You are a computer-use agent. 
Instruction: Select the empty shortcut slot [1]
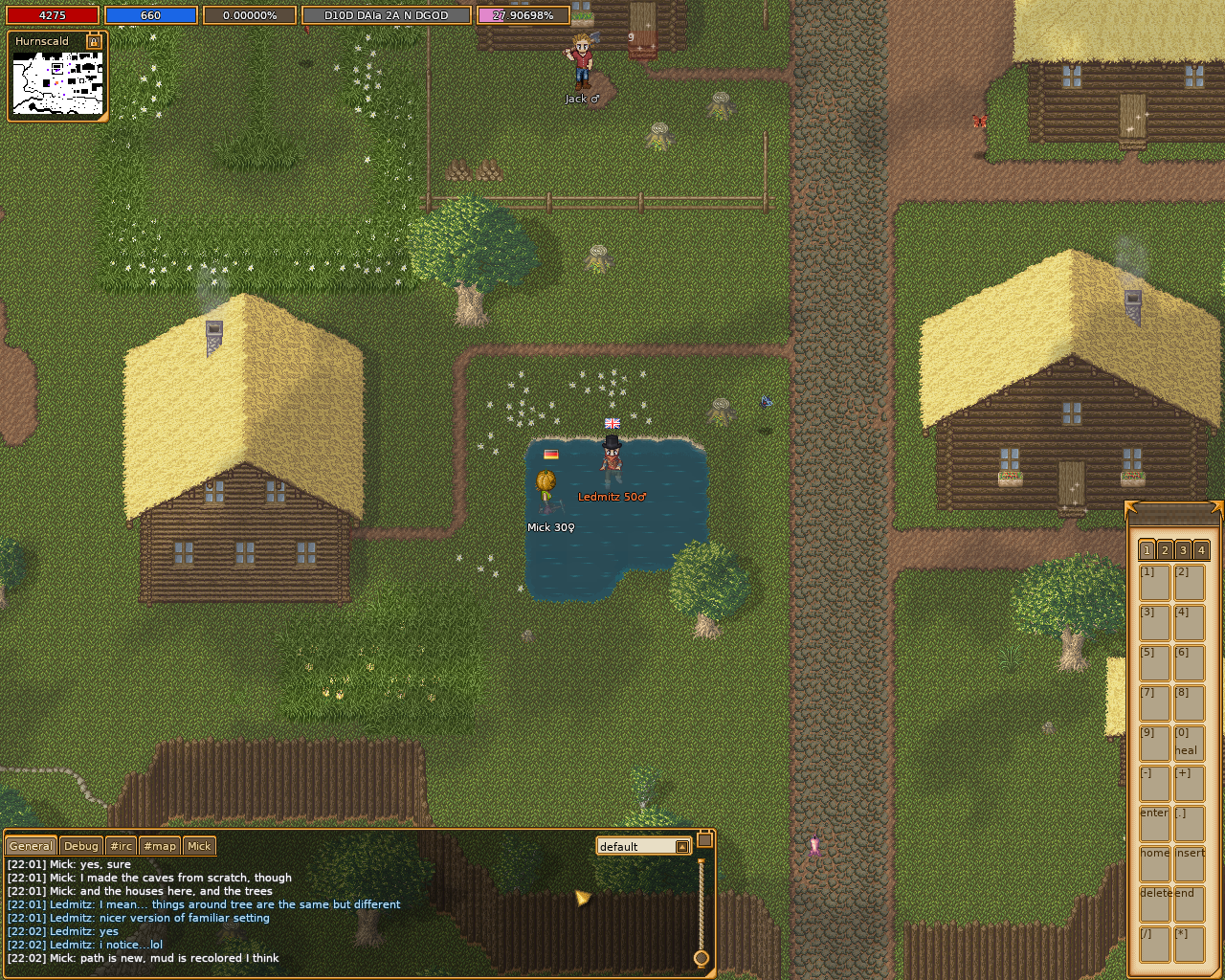click(x=1154, y=582)
